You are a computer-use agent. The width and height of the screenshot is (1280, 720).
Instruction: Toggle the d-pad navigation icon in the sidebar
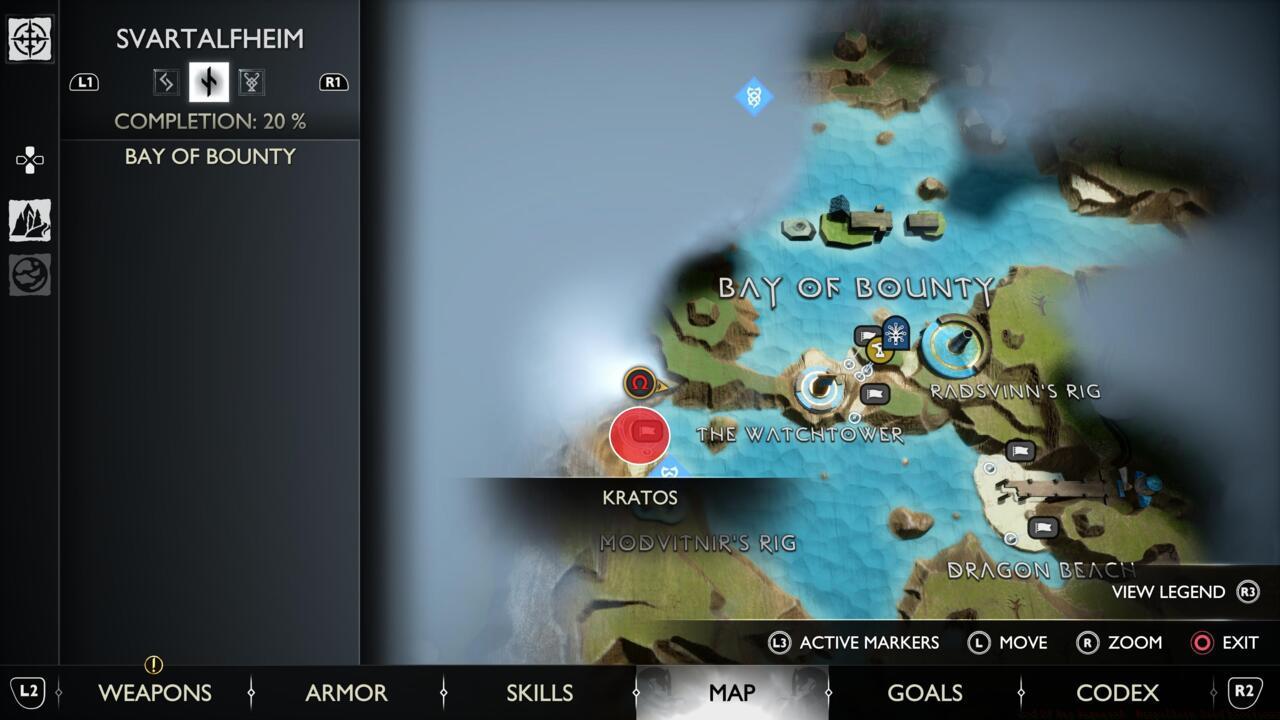[x=29, y=159]
